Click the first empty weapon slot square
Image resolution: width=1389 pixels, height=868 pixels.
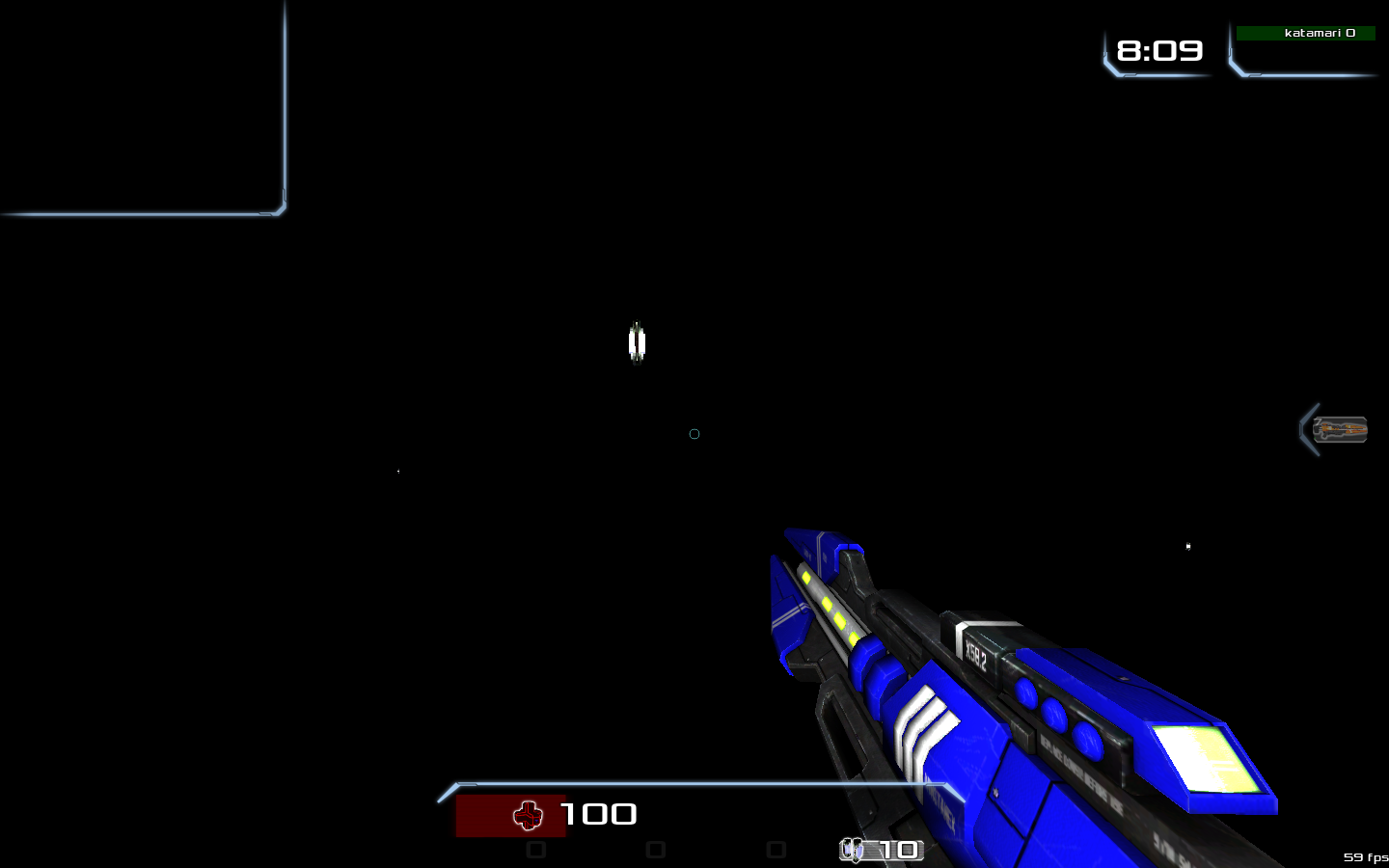537,848
